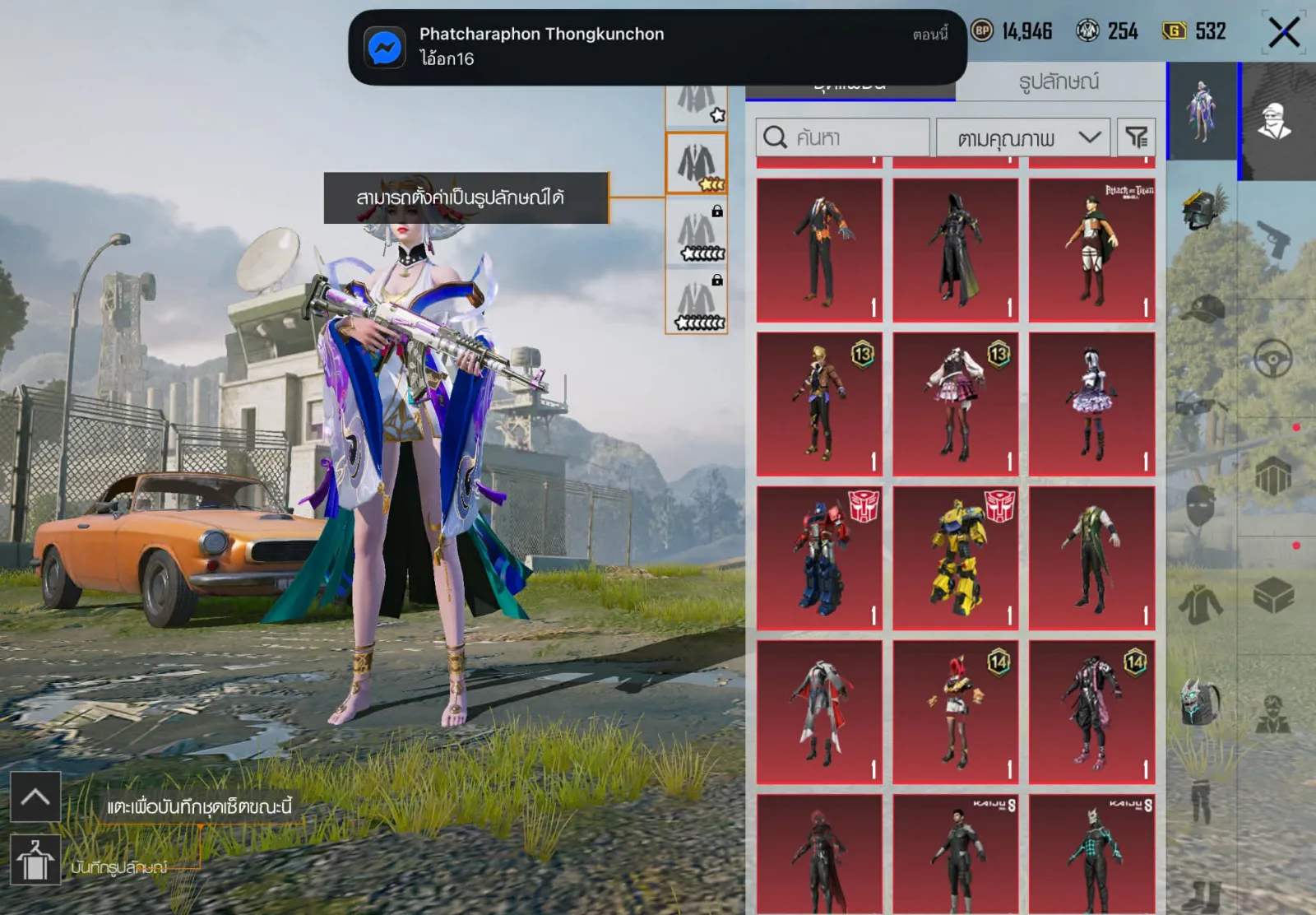Select the purple maid dress outfit
The width and height of the screenshot is (1316, 915).
pos(1091,404)
